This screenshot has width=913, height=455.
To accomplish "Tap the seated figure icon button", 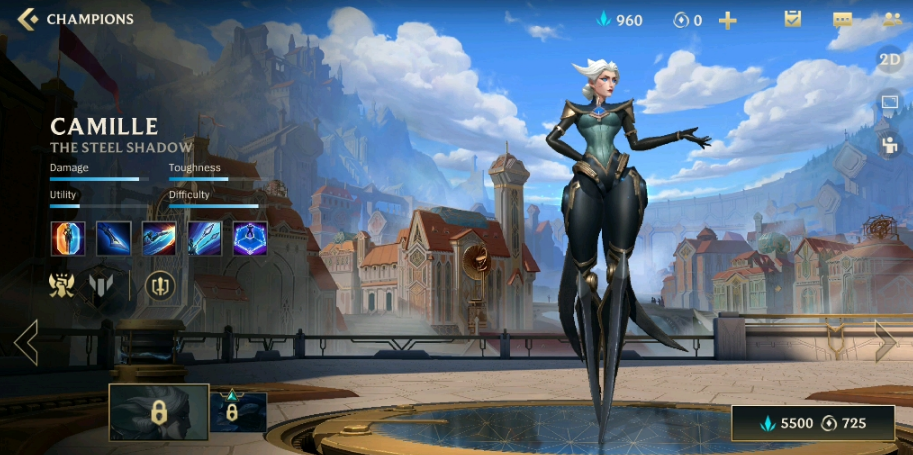I will click(890, 145).
